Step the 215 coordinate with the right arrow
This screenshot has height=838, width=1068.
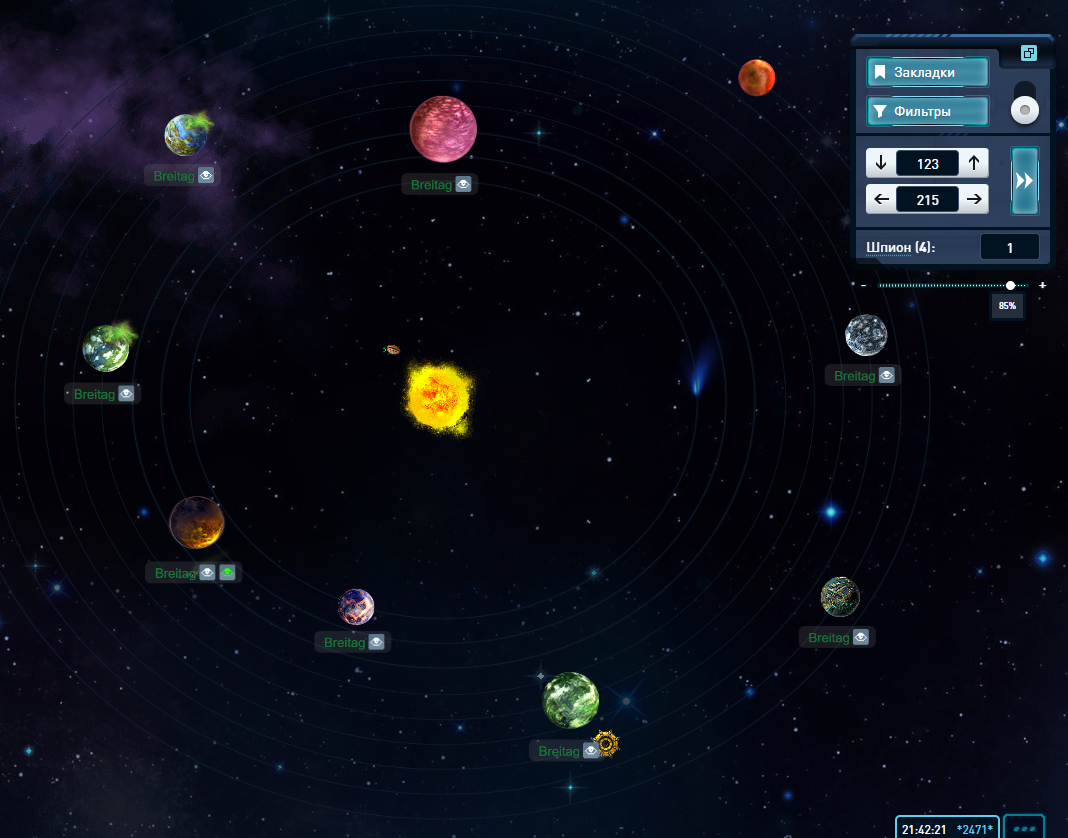[x=974, y=199]
